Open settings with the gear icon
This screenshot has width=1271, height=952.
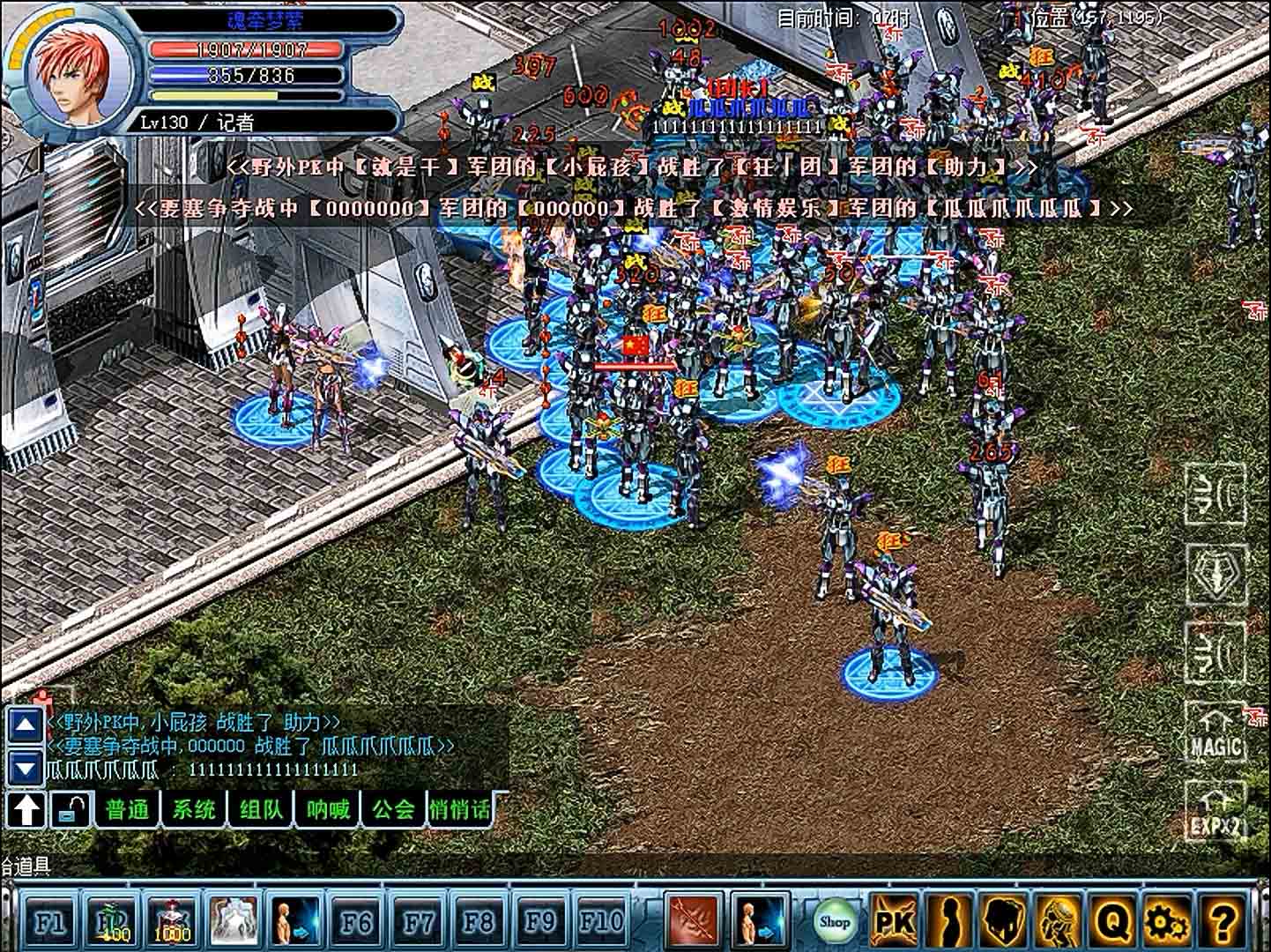1167,922
